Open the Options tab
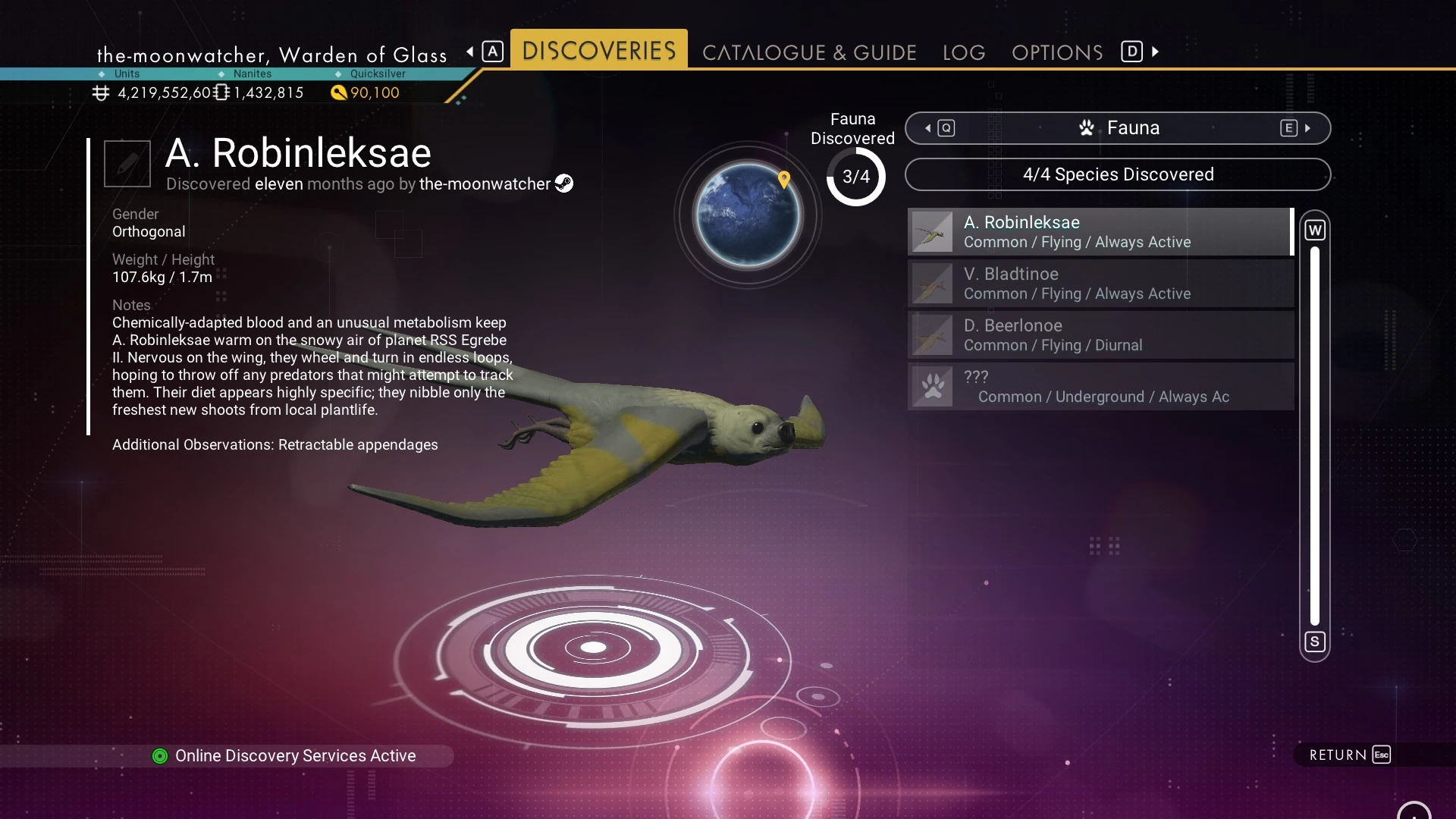The width and height of the screenshot is (1456, 819). pyautogui.click(x=1057, y=52)
